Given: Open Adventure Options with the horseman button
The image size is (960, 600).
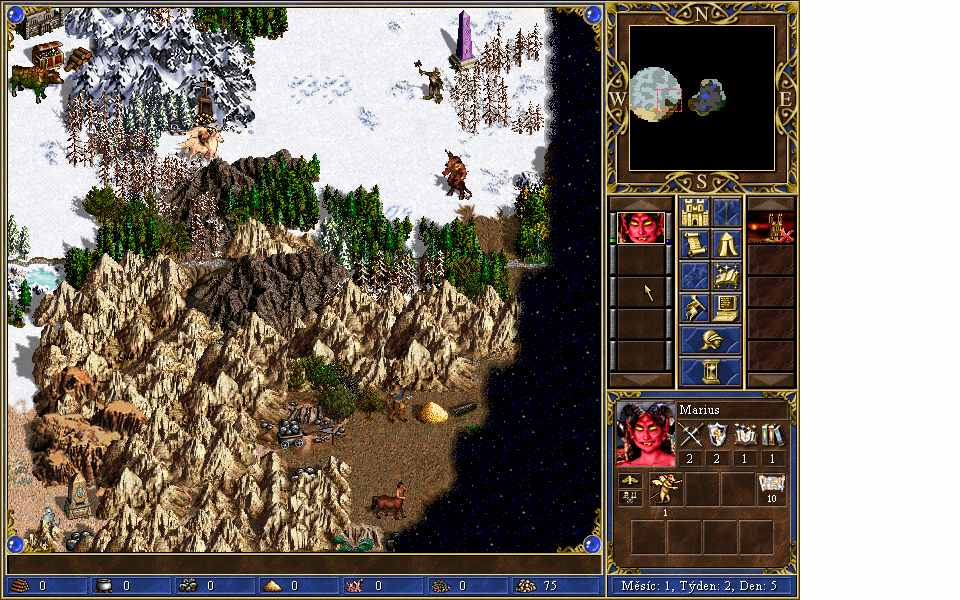Looking at the screenshot, I should 695,308.
